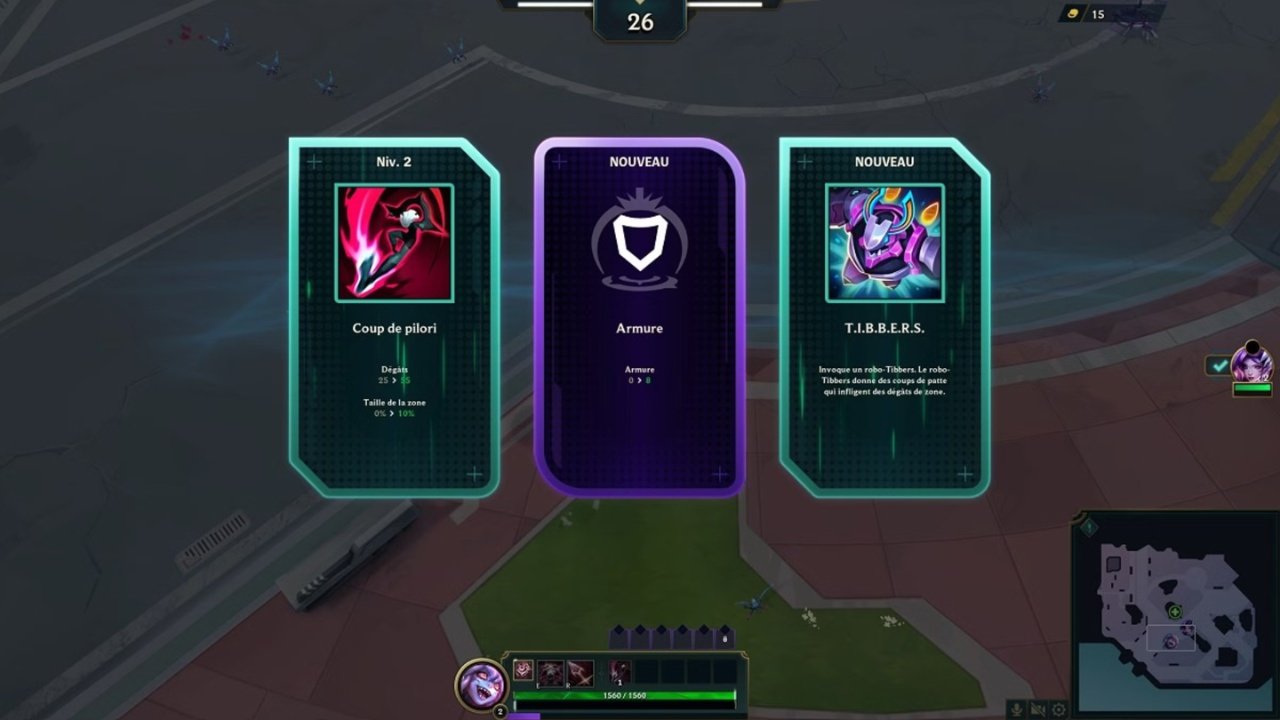This screenshot has width=1280, height=720.
Task: Click the E ability icon
Action: point(551,673)
